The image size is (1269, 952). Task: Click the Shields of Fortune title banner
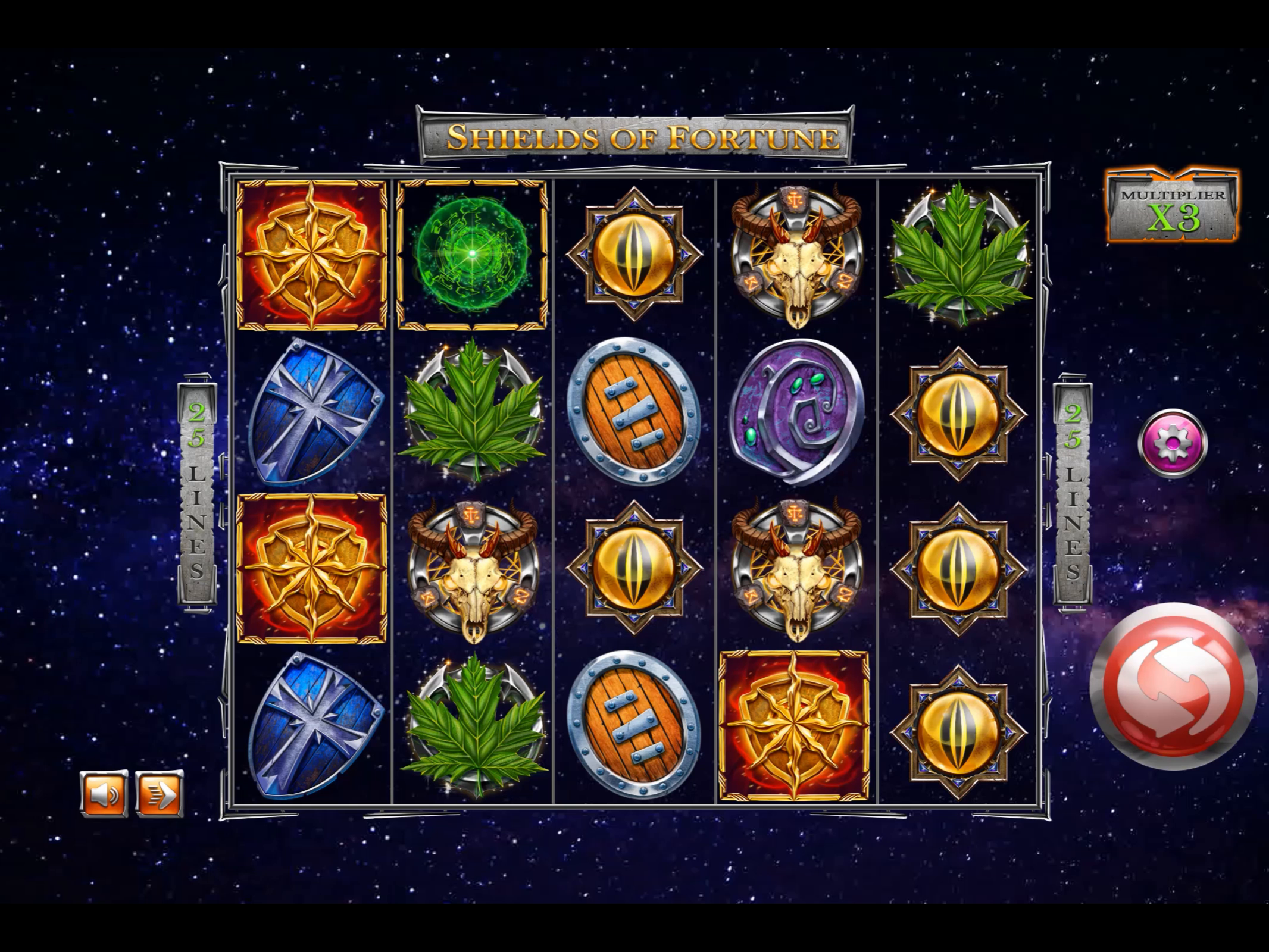click(636, 137)
